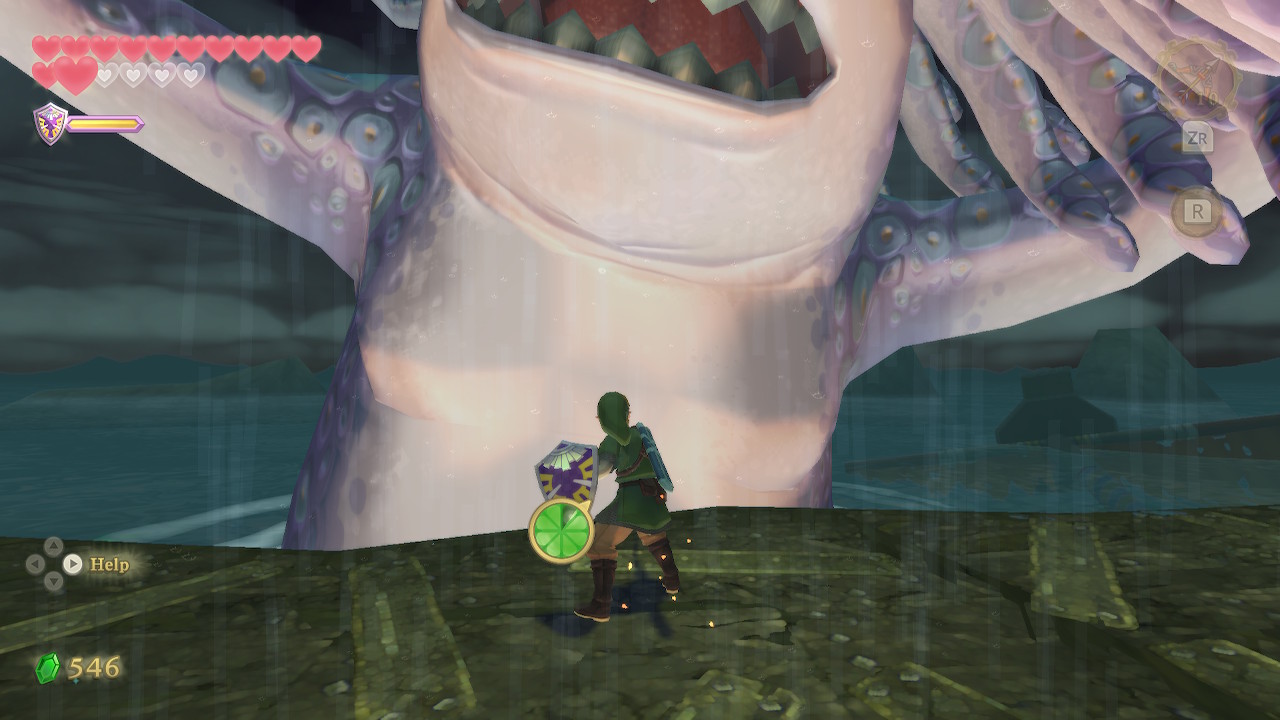Select the equipped bow item icon
The image size is (1280, 720).
point(1197,78)
